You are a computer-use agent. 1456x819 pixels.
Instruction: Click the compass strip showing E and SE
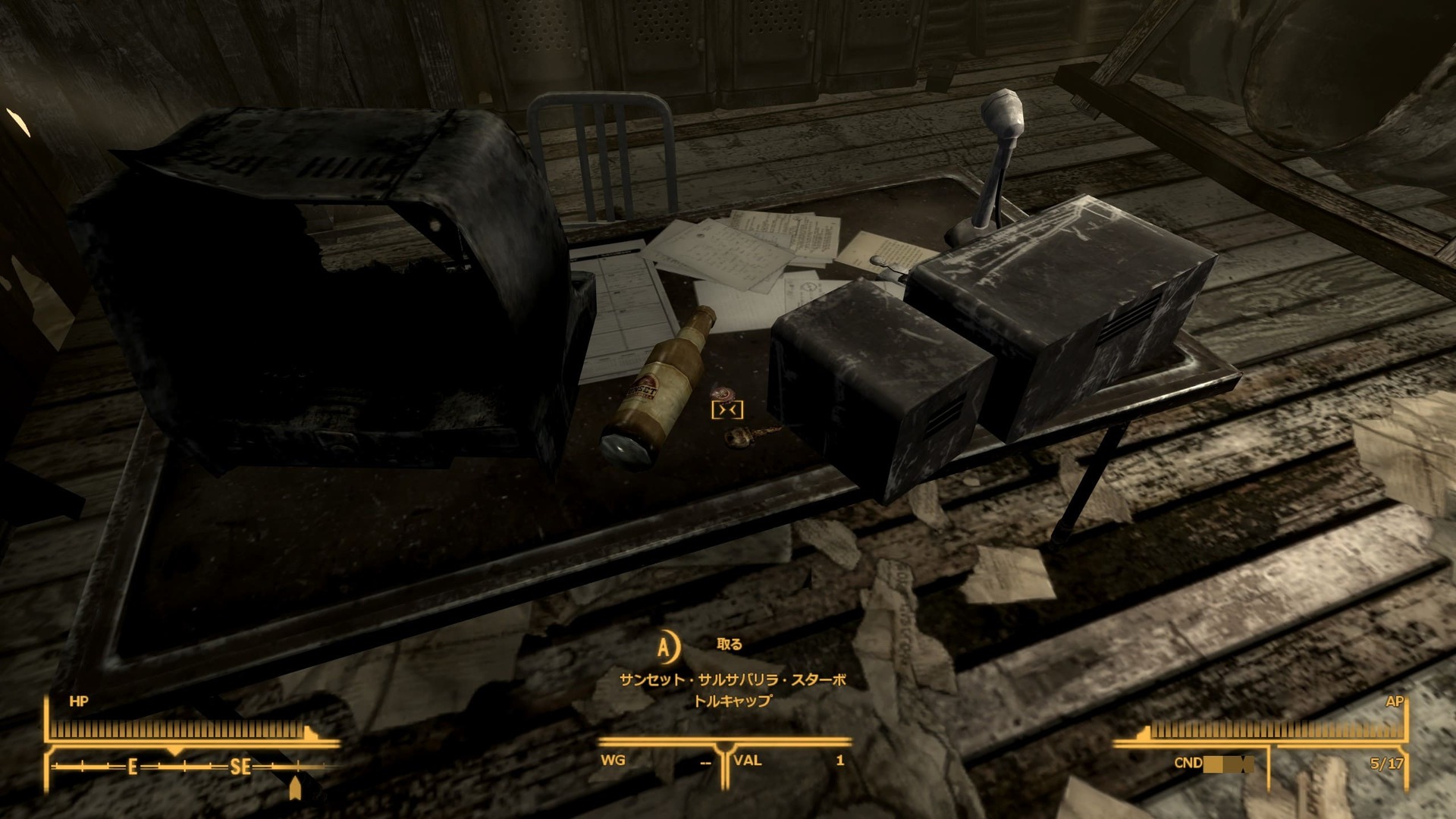click(x=190, y=767)
